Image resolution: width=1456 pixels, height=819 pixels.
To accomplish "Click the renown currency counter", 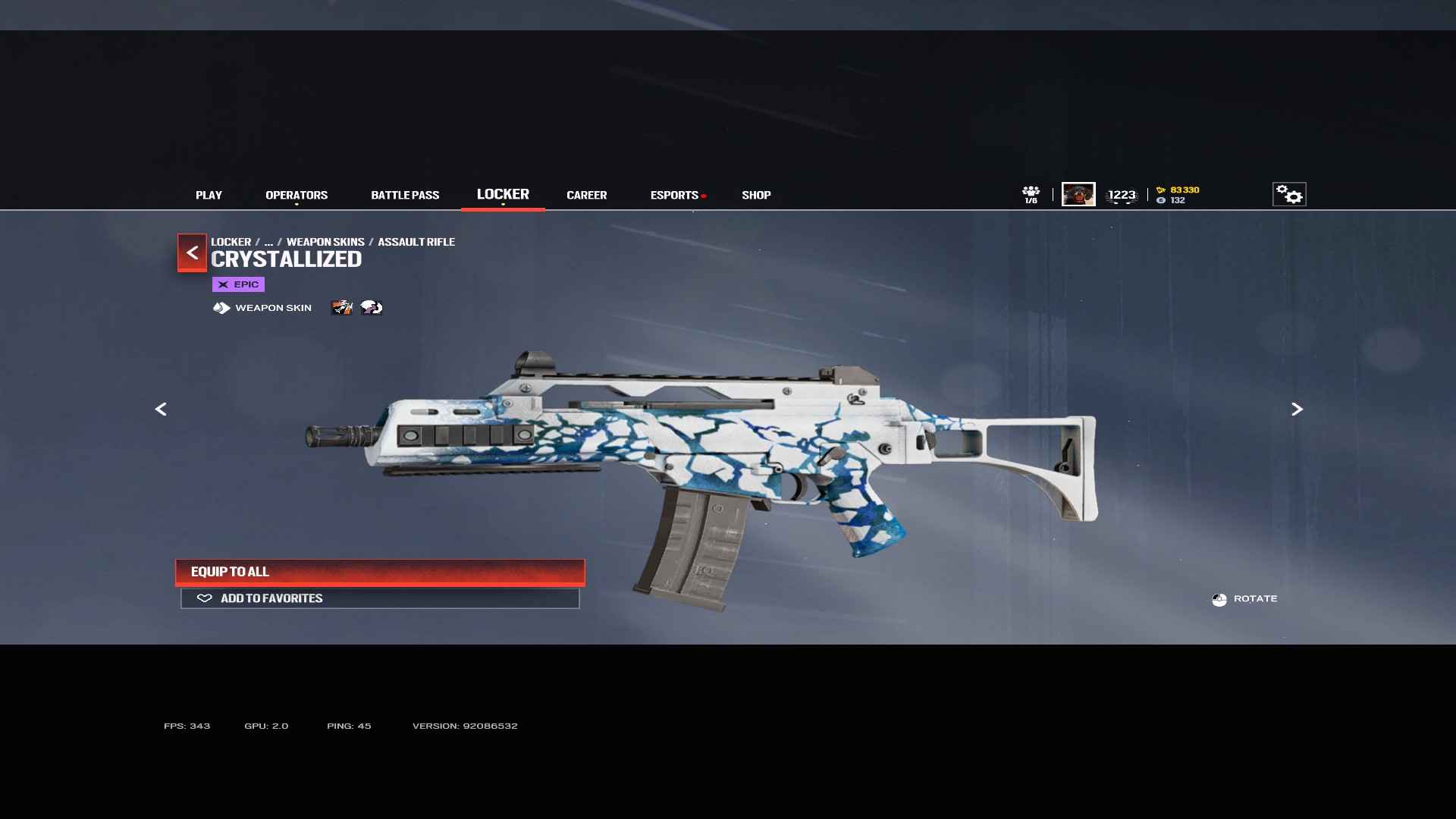I will point(1178,190).
